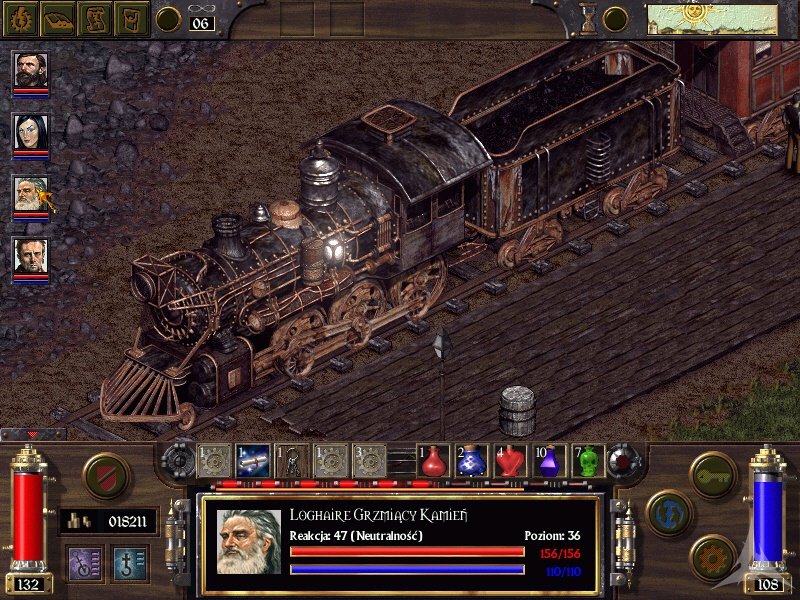
Task: Use the scroll in the hotkey bar
Action: (x=252, y=460)
